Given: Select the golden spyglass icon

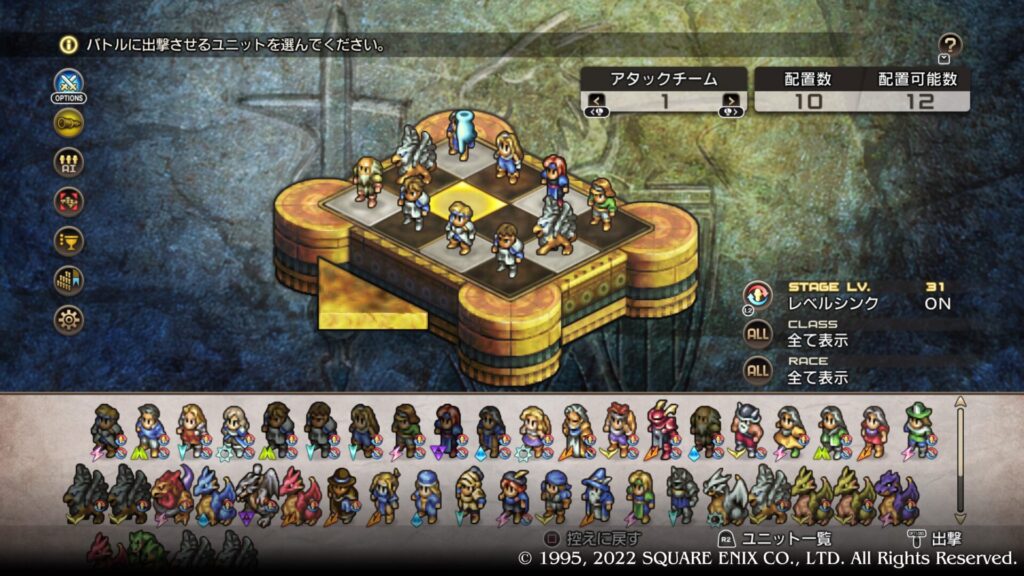Looking at the screenshot, I should [x=69, y=123].
